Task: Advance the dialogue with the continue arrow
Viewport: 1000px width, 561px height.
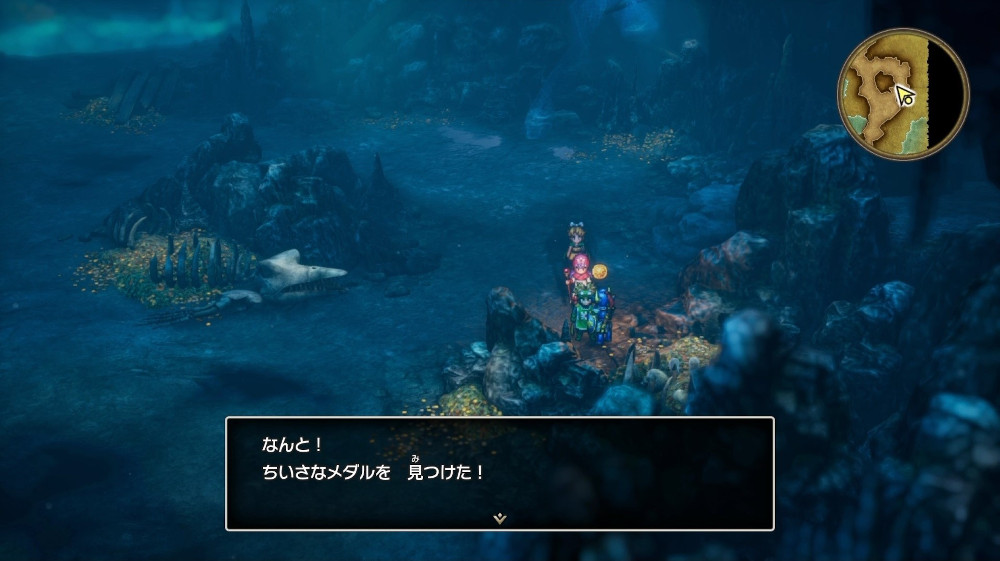Action: [500, 518]
